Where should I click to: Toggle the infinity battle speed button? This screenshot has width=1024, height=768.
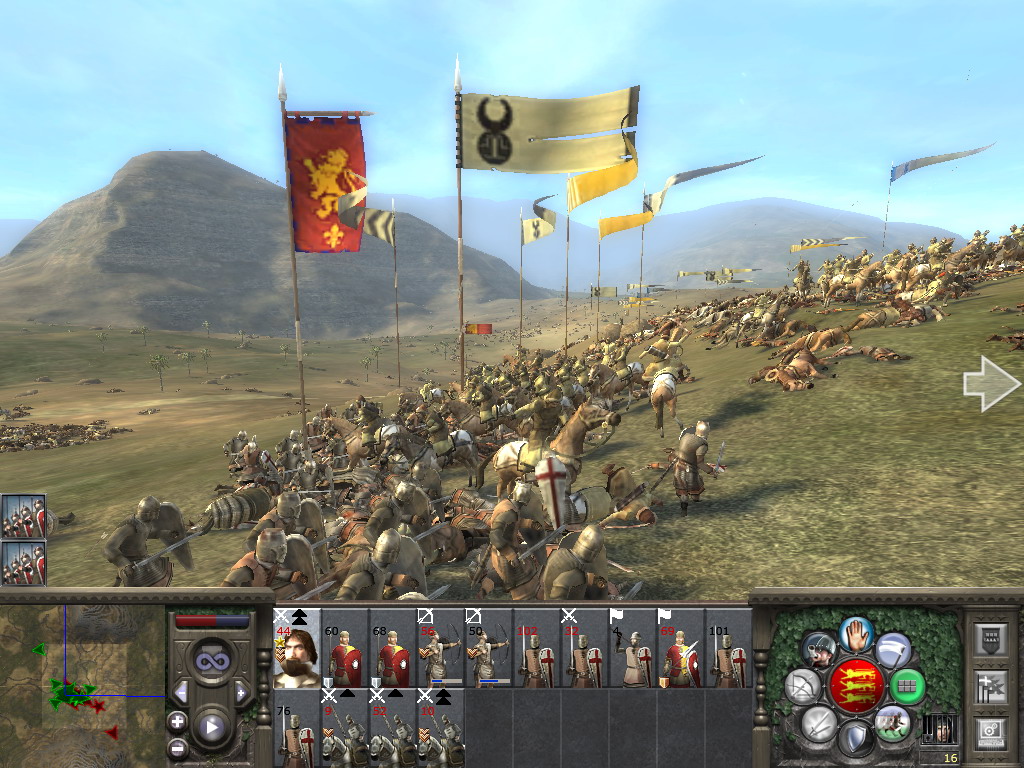(x=211, y=661)
